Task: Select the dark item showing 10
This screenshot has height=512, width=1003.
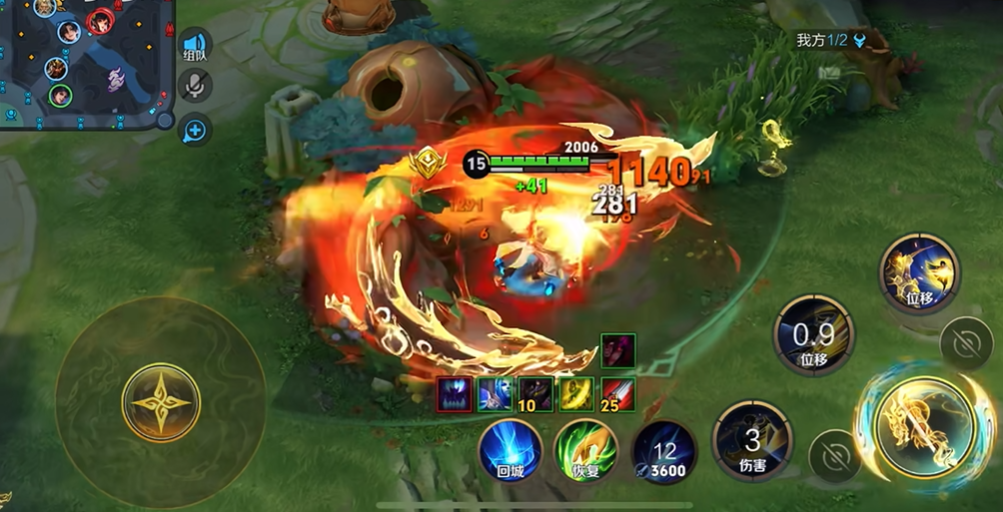Action: pos(536,394)
